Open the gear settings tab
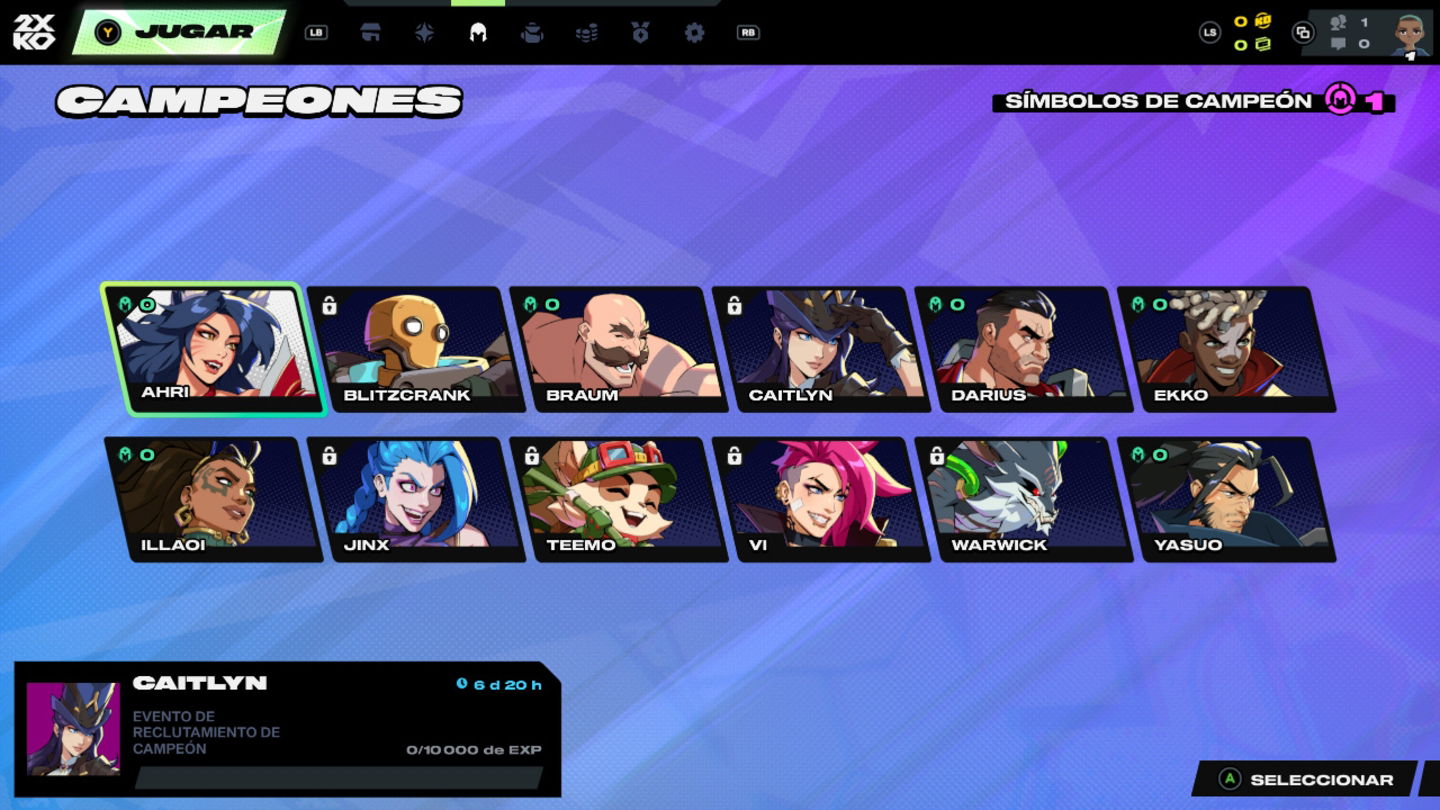This screenshot has width=1440, height=810. pos(694,32)
